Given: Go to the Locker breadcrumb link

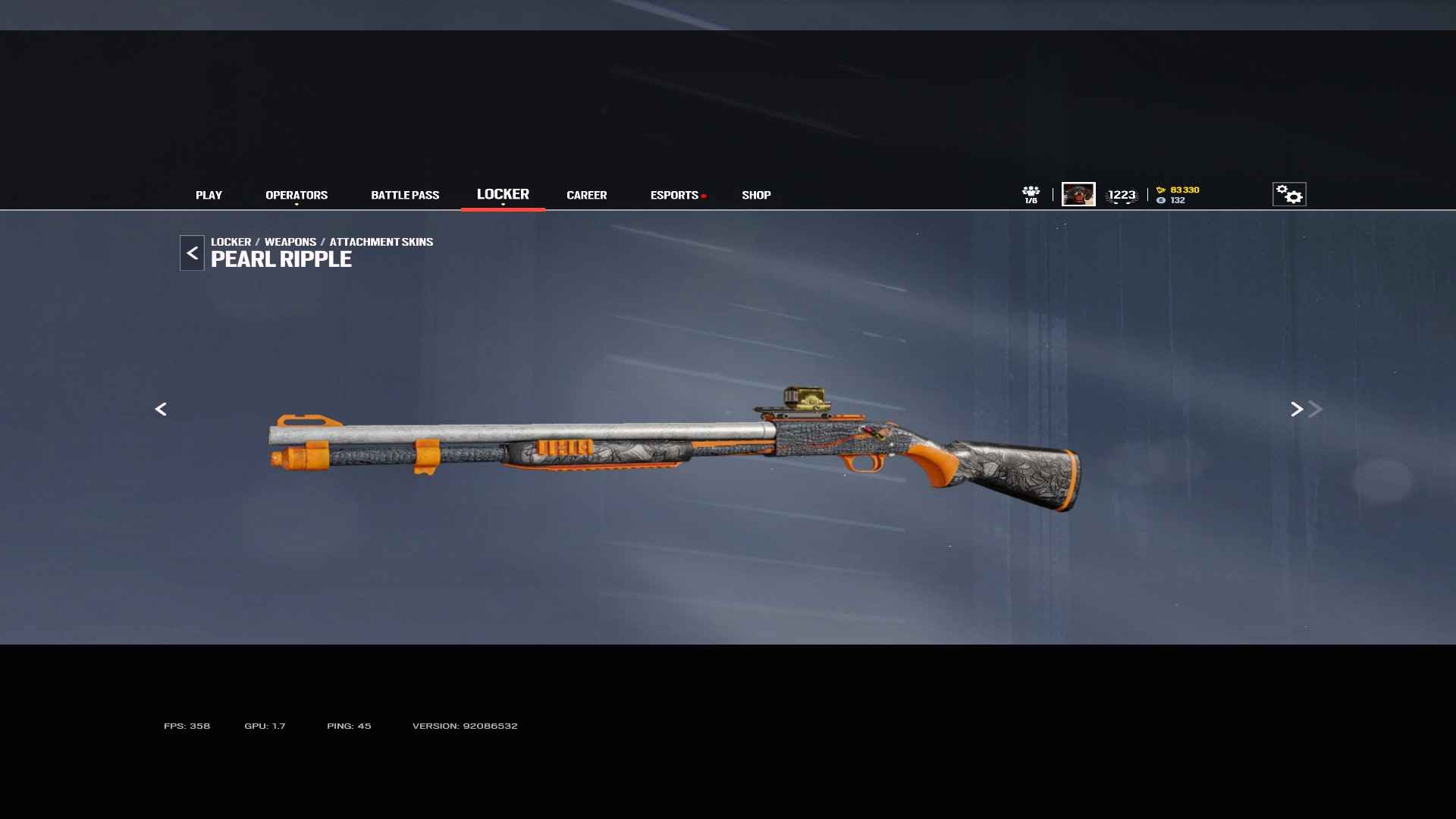Looking at the screenshot, I should pos(231,242).
